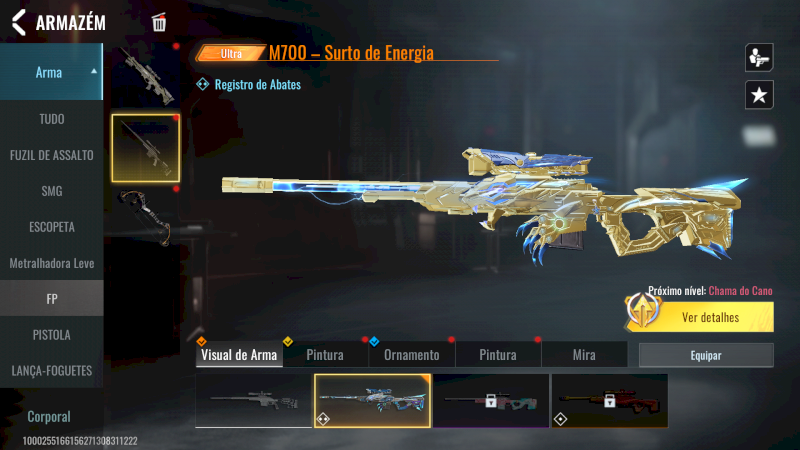Image resolution: width=800 pixels, height=450 pixels.
Task: Click the star favorite button
Action: click(x=759, y=95)
